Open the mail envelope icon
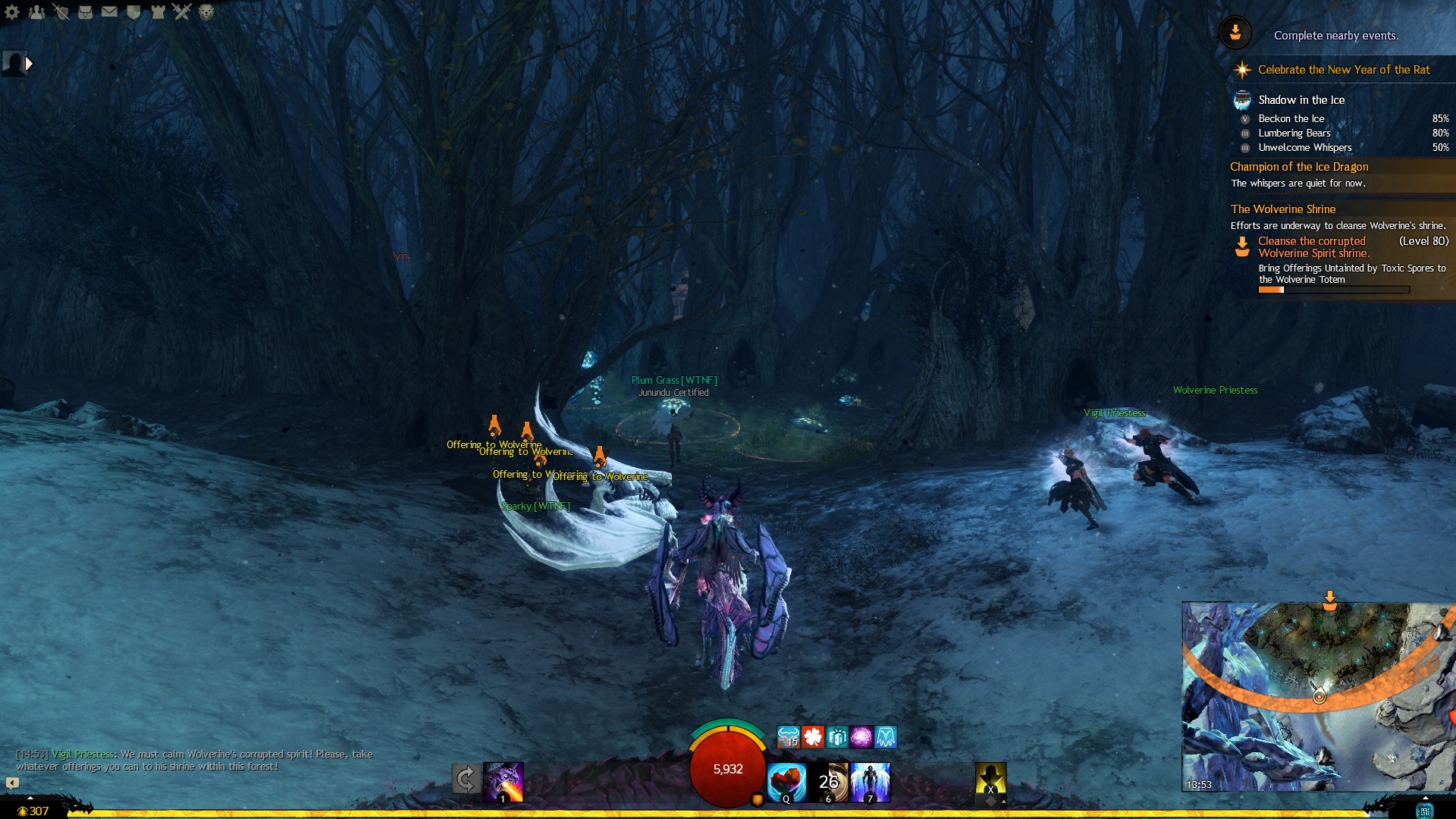This screenshot has width=1456, height=819. coord(109,12)
